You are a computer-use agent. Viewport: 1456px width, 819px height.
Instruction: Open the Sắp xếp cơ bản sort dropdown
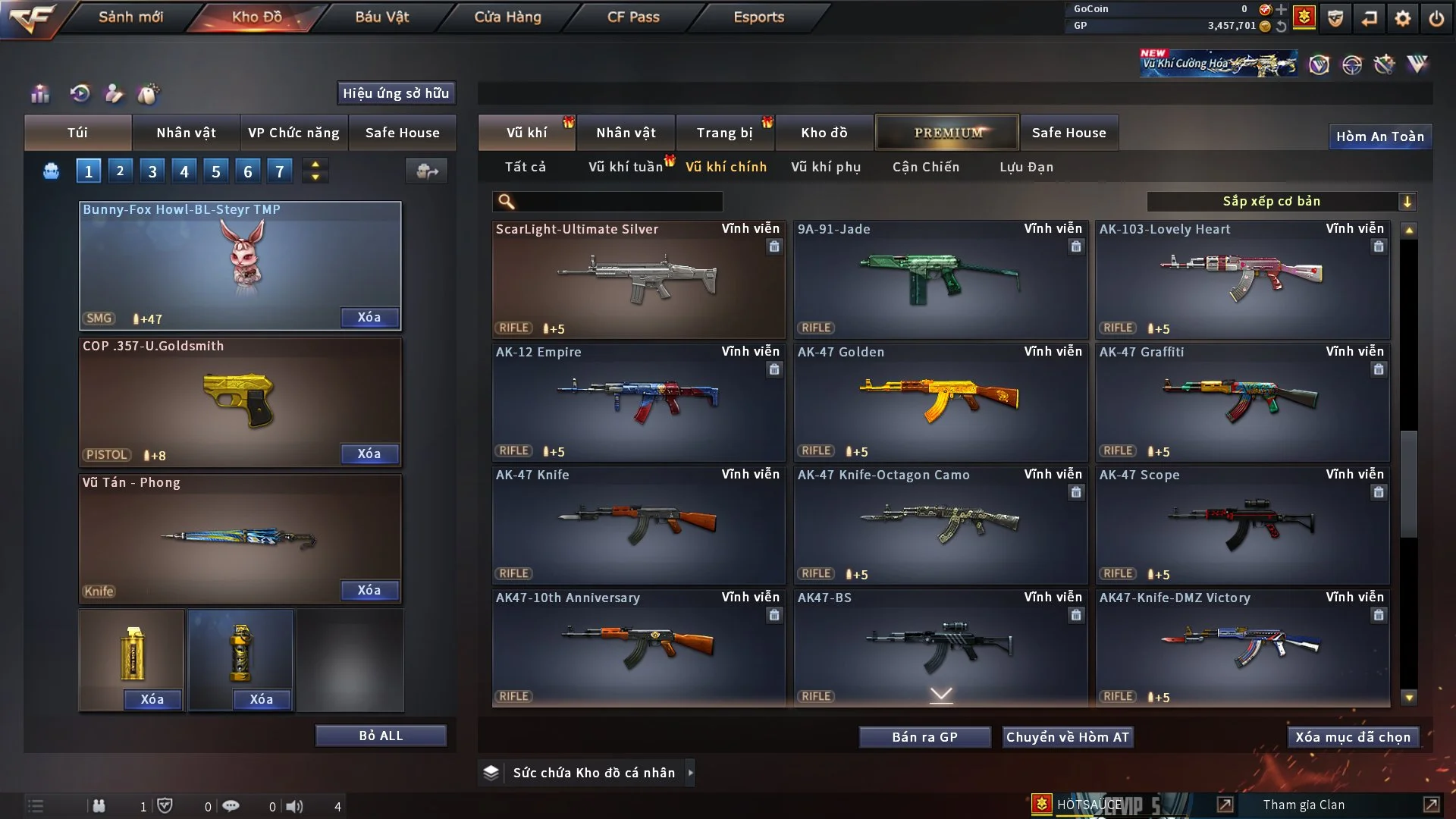[x=1281, y=201]
